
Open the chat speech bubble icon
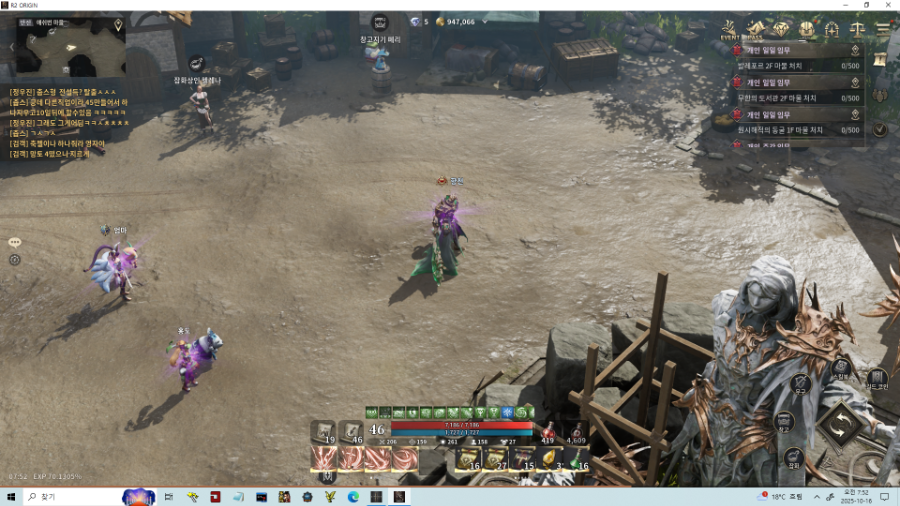[x=15, y=242]
